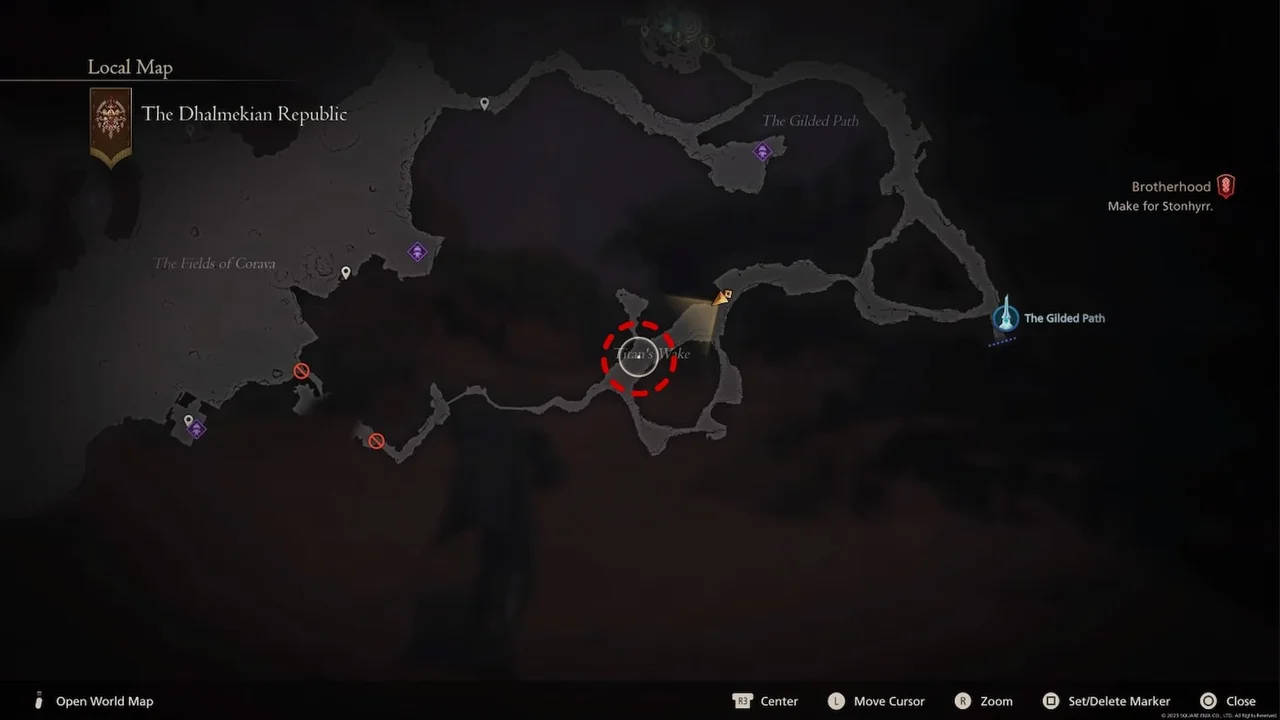The height and width of the screenshot is (720, 1280).
Task: Click the purple obelisk marker near The Gilded Path label
Action: [x=762, y=151]
